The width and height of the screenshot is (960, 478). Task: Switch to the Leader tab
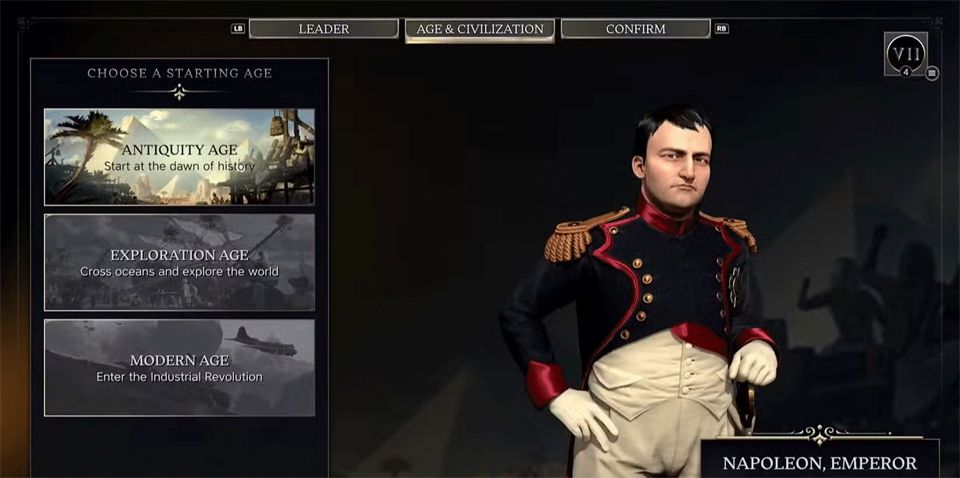(x=323, y=29)
